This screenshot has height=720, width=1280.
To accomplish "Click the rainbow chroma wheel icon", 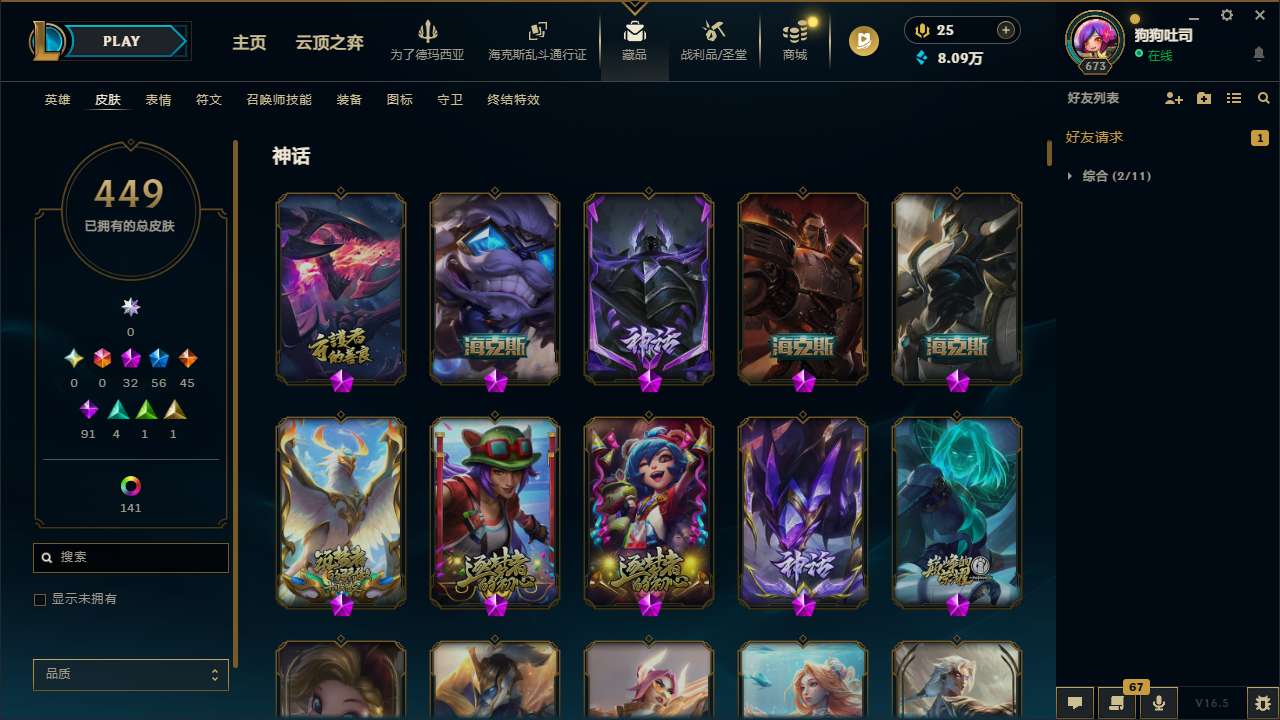I will click(x=130, y=486).
